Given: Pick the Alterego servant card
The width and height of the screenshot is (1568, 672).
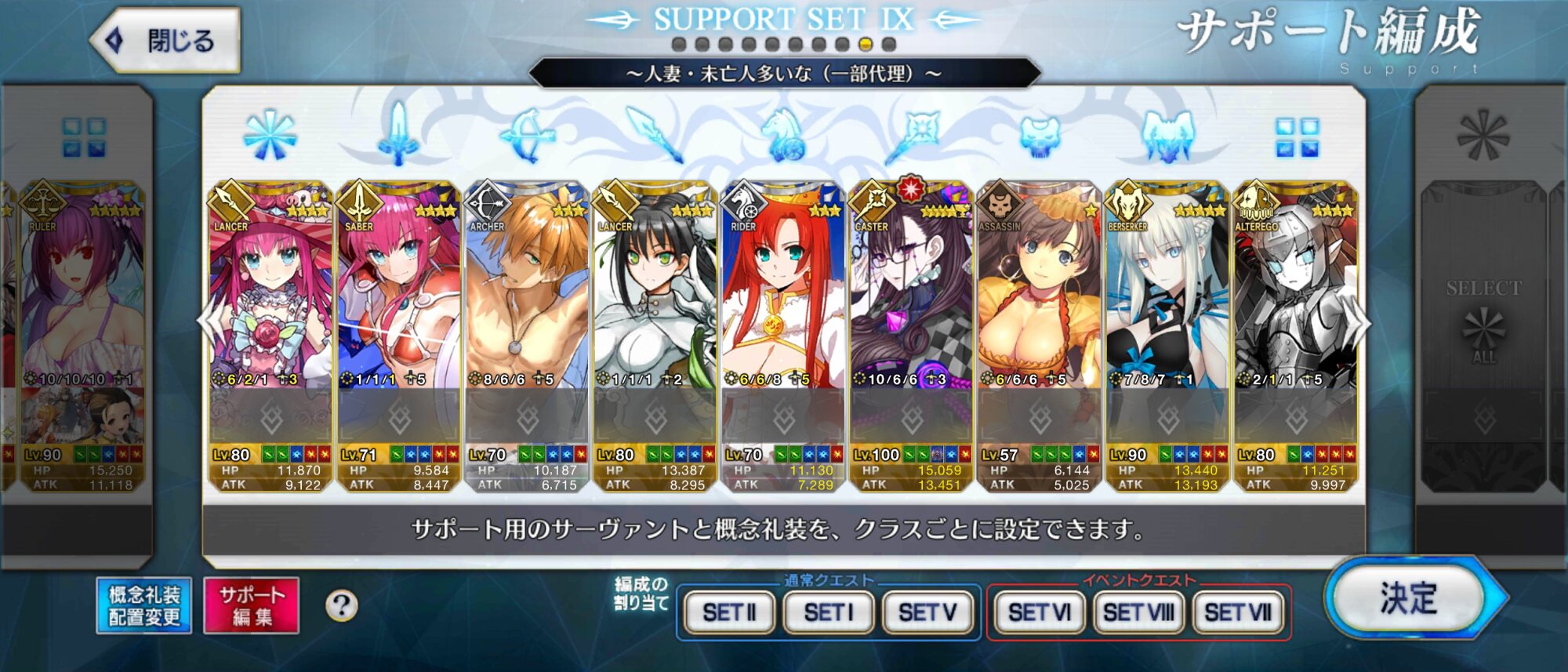Looking at the screenshot, I should tap(1295, 314).
